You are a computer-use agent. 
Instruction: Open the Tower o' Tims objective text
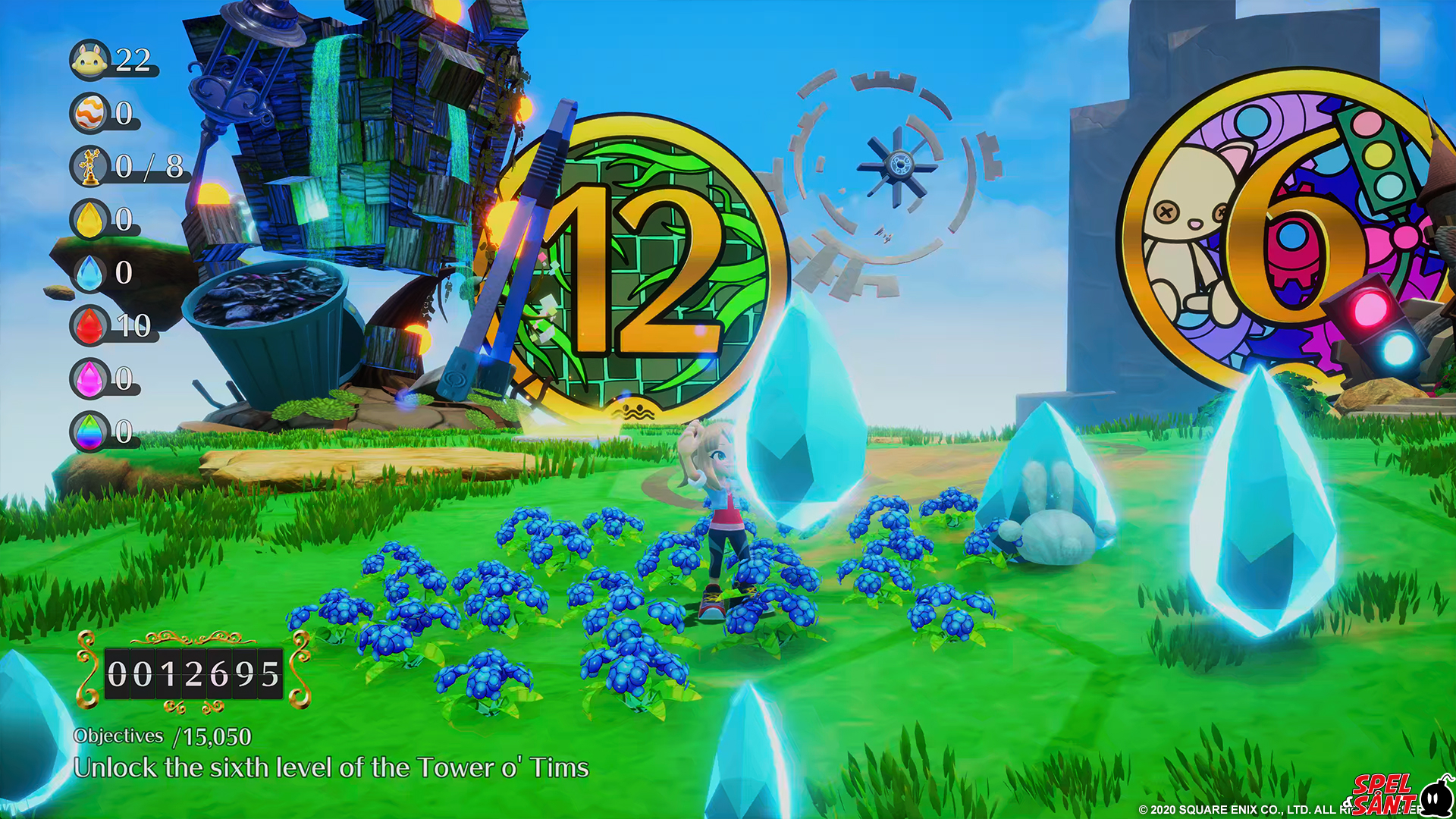[331, 767]
